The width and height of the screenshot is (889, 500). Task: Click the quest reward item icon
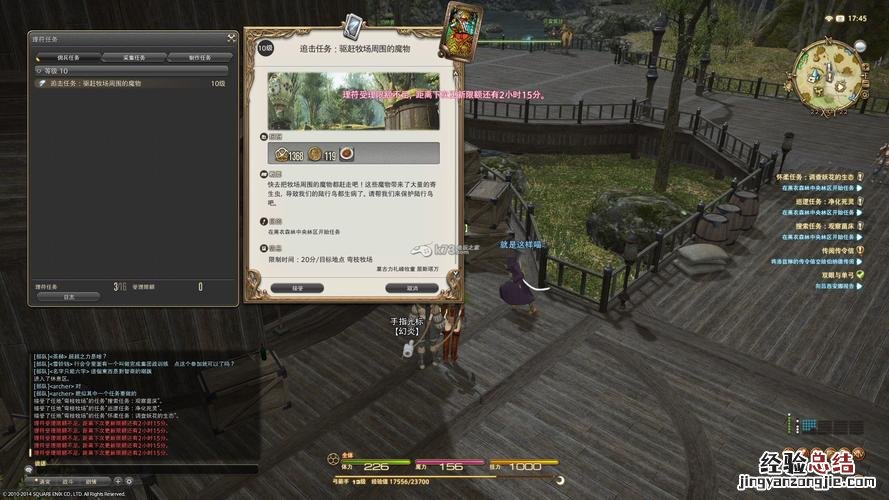[346, 154]
